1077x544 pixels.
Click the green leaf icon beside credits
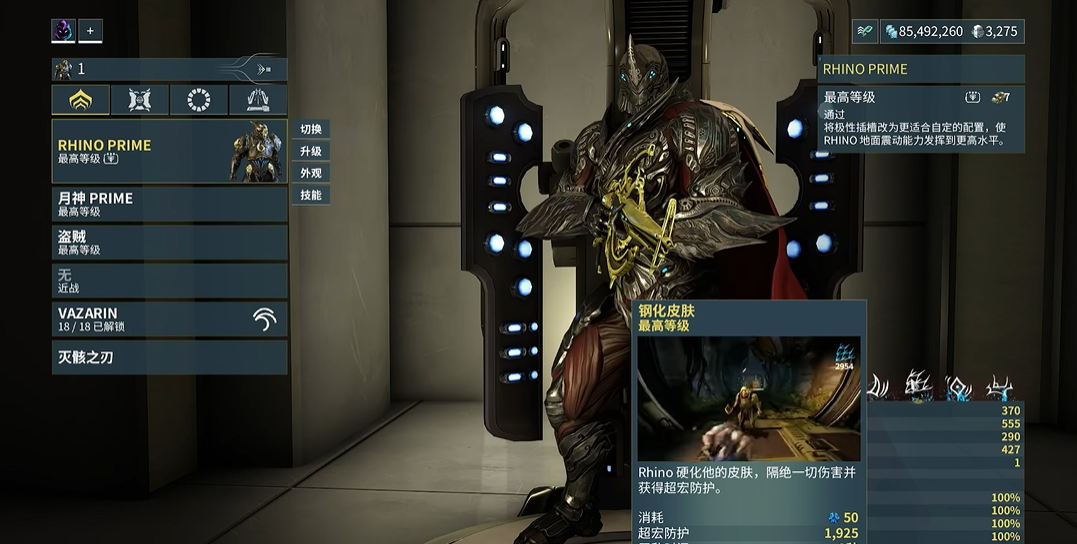point(864,31)
